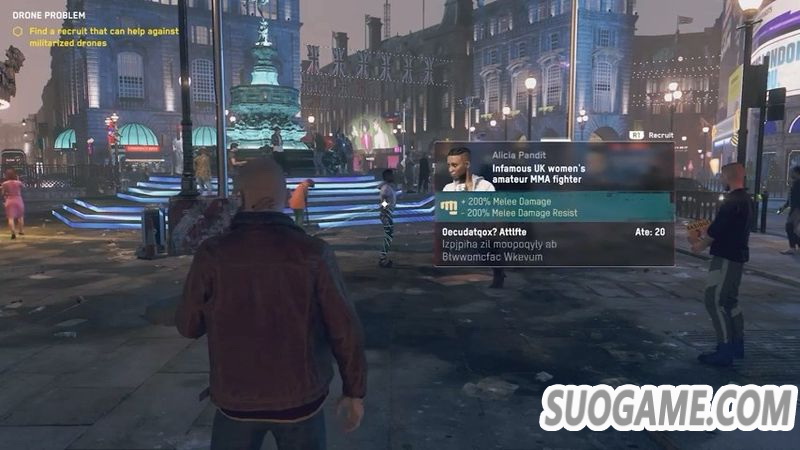
Task: Select Alicia Pandit's portrait in the profile card
Action: (464, 168)
